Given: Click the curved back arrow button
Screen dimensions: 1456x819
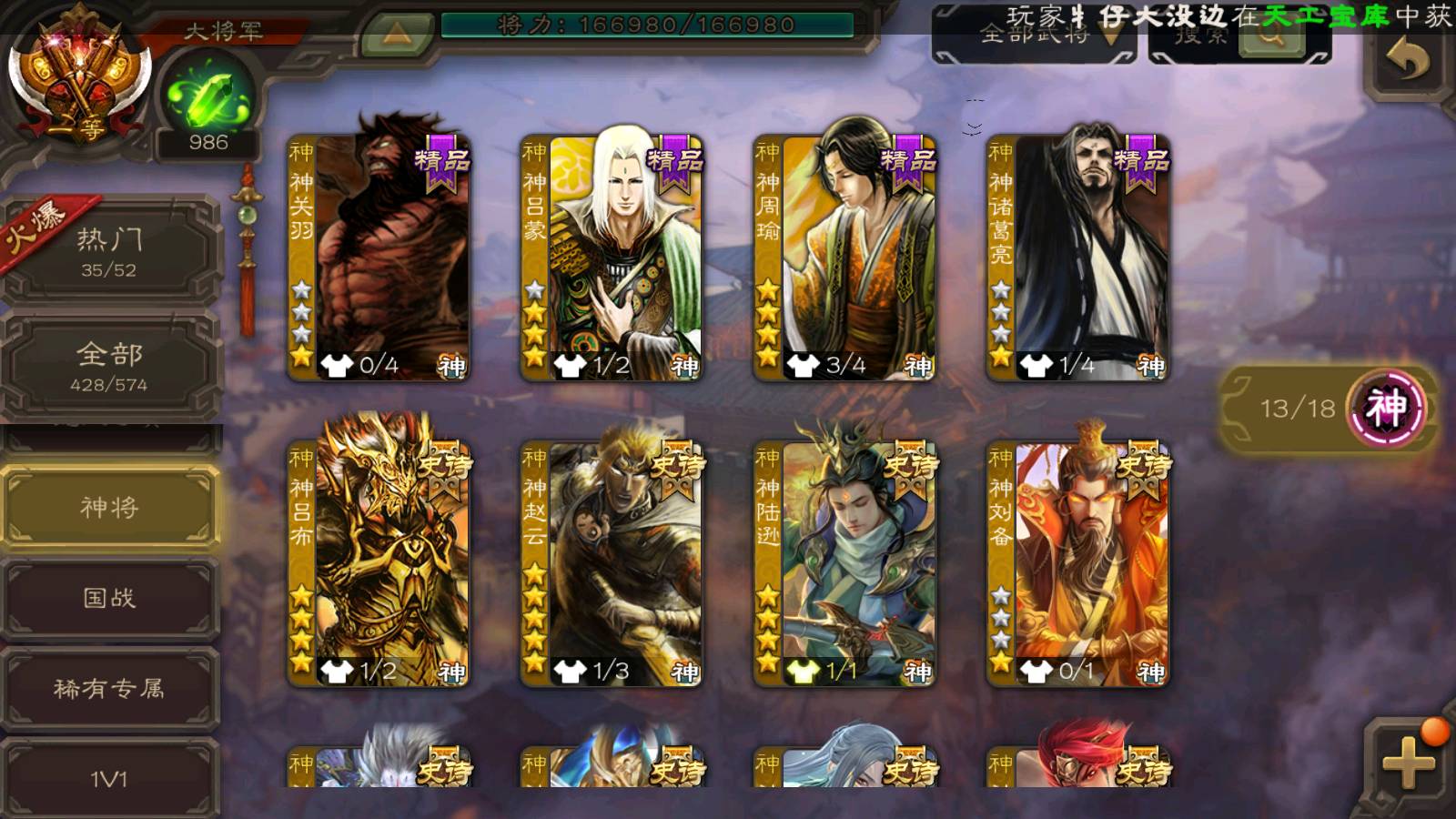Looking at the screenshot, I should click(1408, 60).
